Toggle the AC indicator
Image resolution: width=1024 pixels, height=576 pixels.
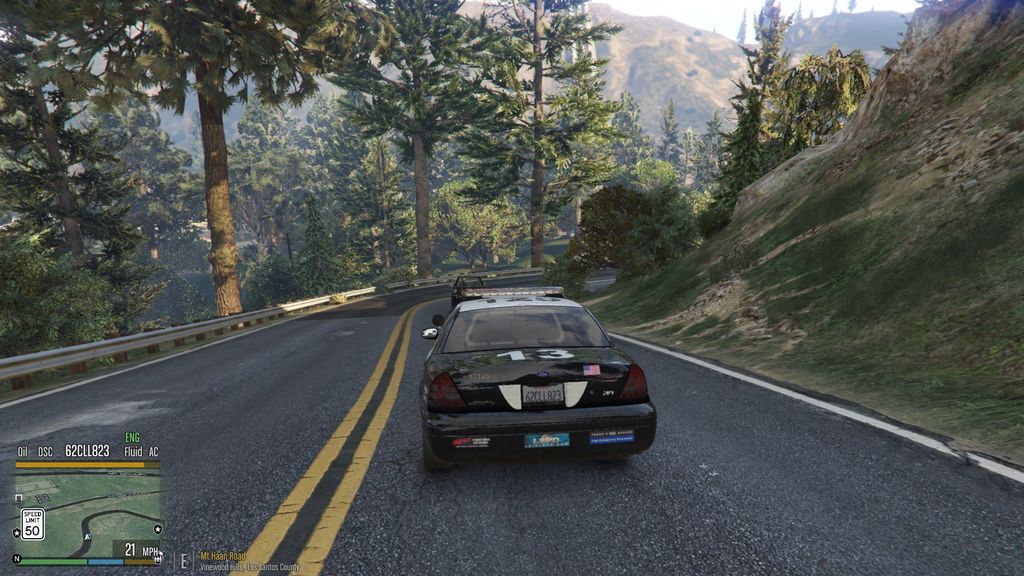pos(153,451)
